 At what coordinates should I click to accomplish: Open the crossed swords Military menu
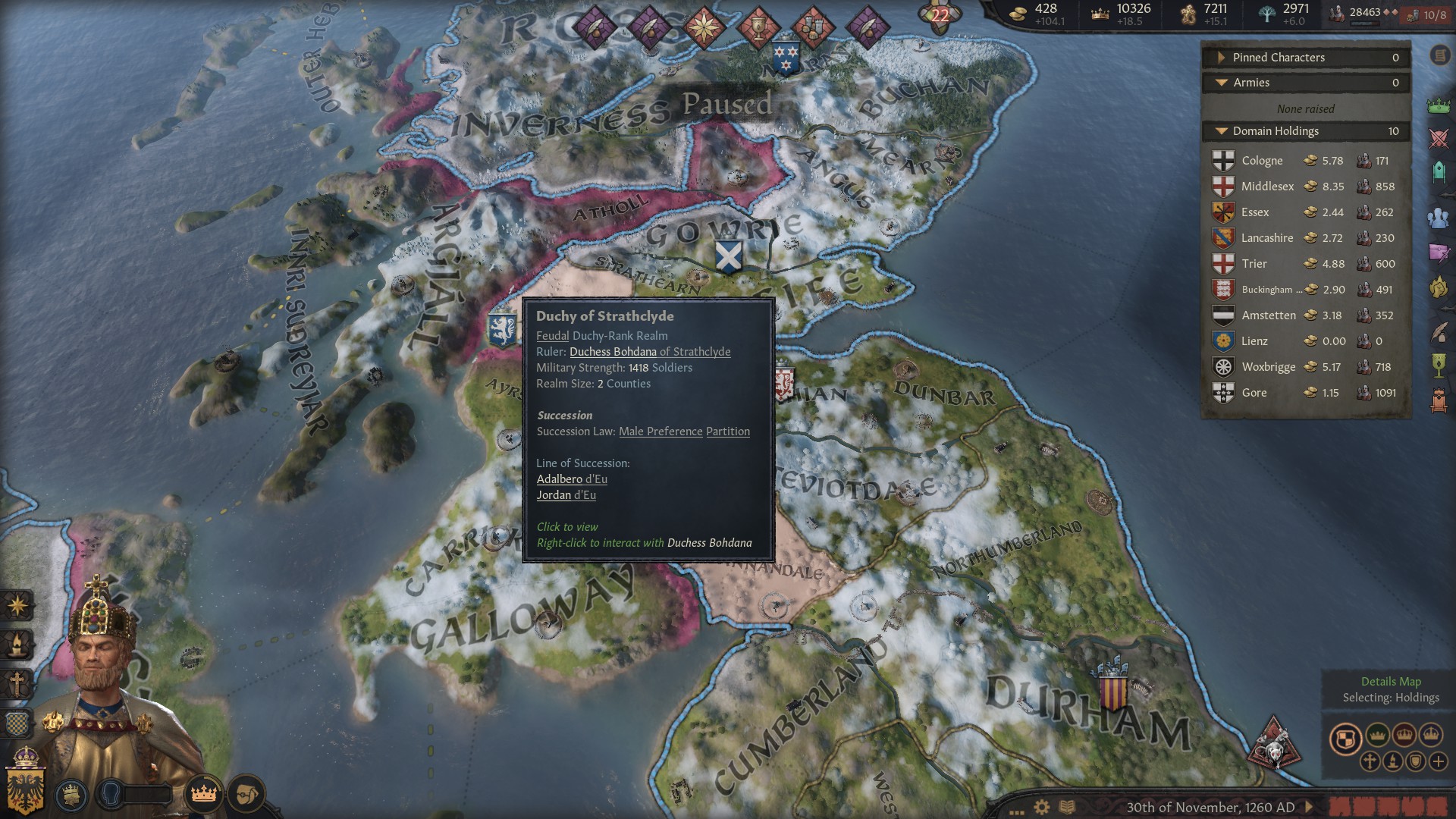tap(1438, 139)
